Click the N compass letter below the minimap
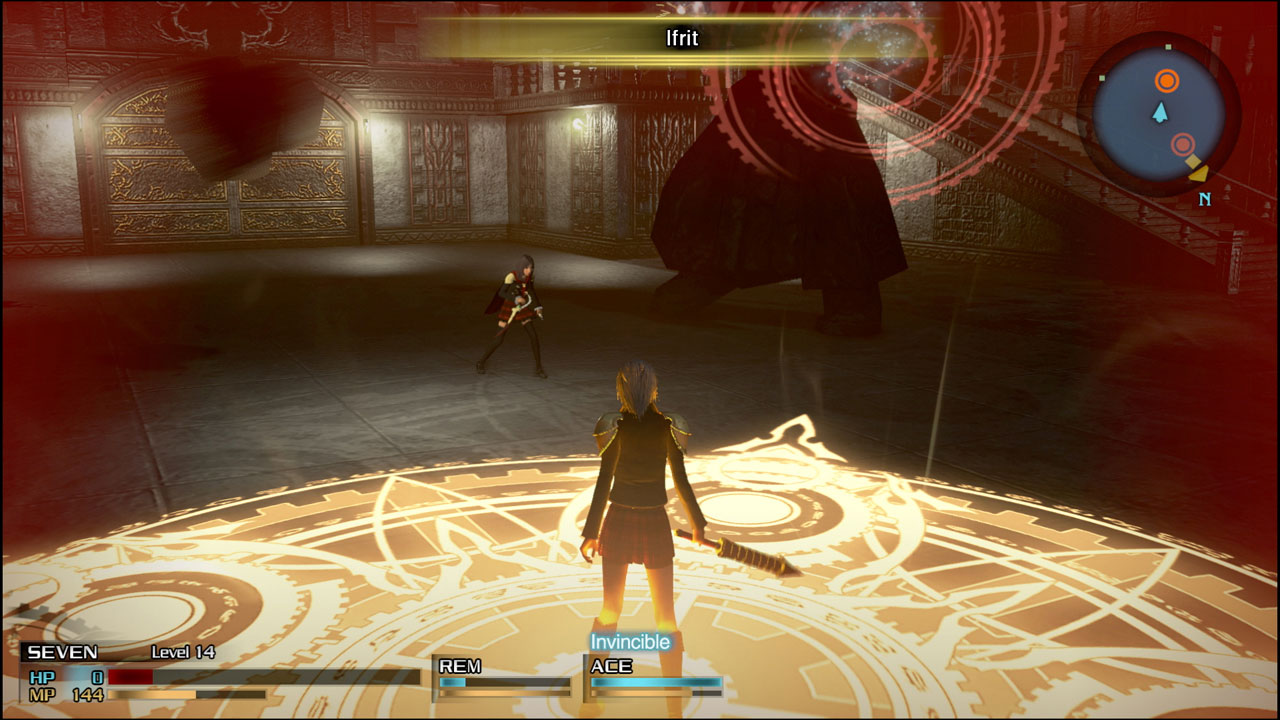Viewport: 1280px width, 720px height. [x=1205, y=198]
